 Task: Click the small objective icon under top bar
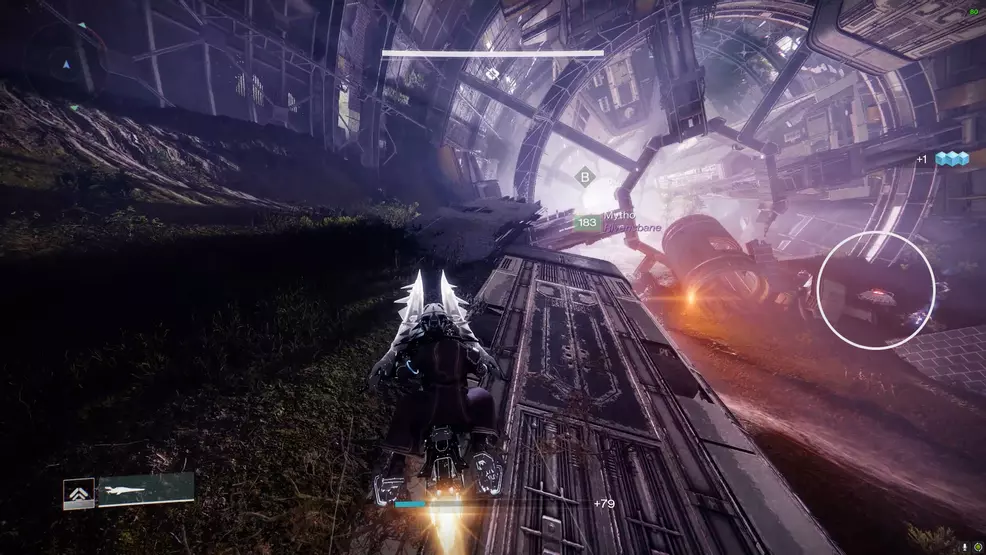coord(492,73)
